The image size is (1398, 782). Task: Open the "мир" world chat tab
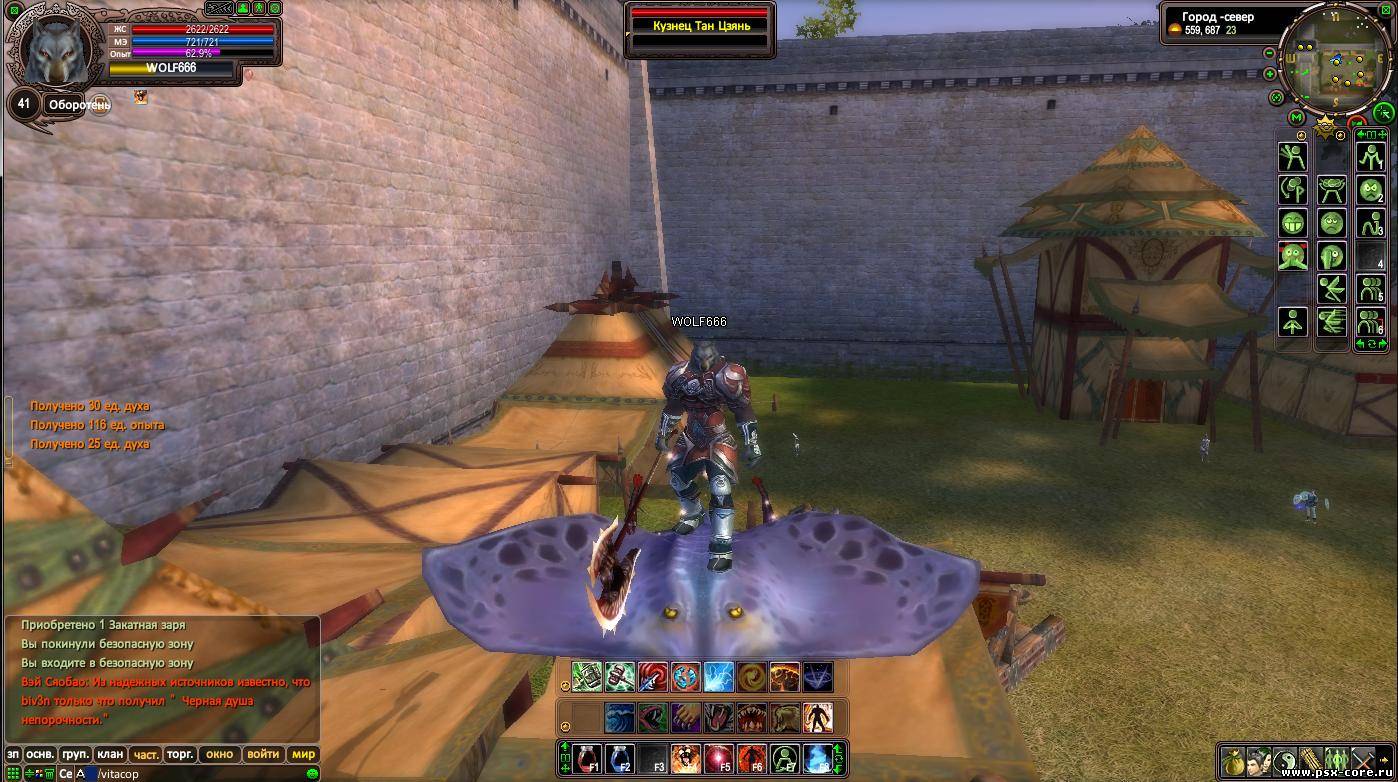(x=302, y=754)
